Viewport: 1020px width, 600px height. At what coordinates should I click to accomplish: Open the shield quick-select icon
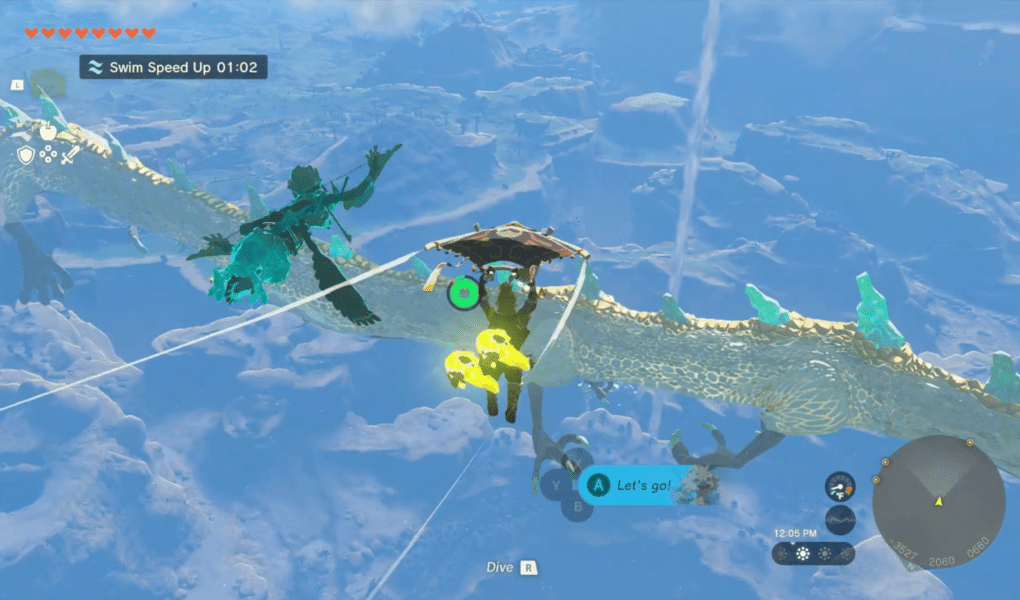[x=25, y=155]
